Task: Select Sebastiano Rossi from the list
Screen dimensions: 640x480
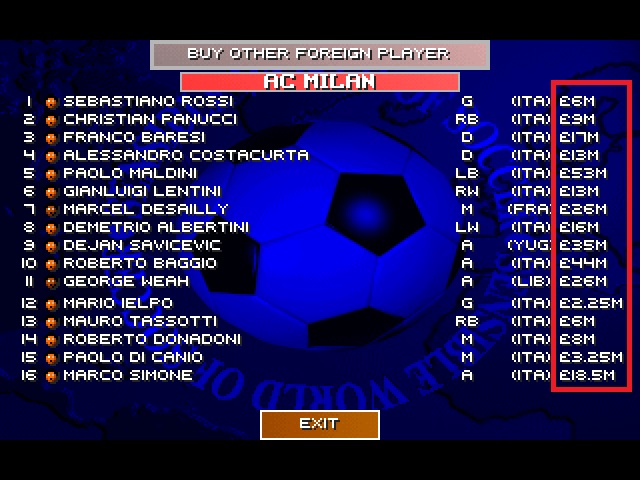Action: click(x=147, y=101)
